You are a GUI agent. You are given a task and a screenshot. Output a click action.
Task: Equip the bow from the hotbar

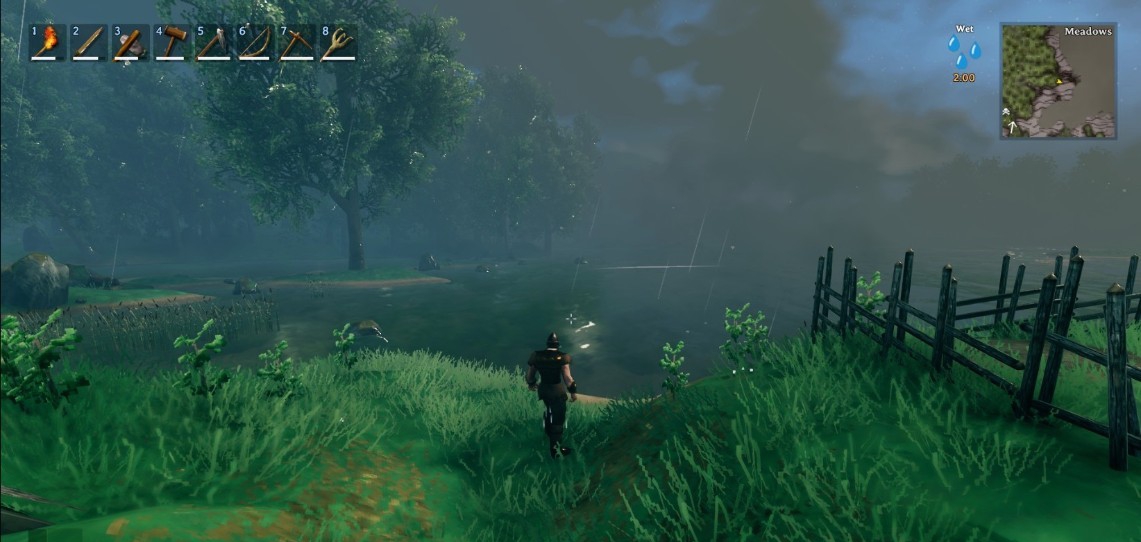[256, 43]
